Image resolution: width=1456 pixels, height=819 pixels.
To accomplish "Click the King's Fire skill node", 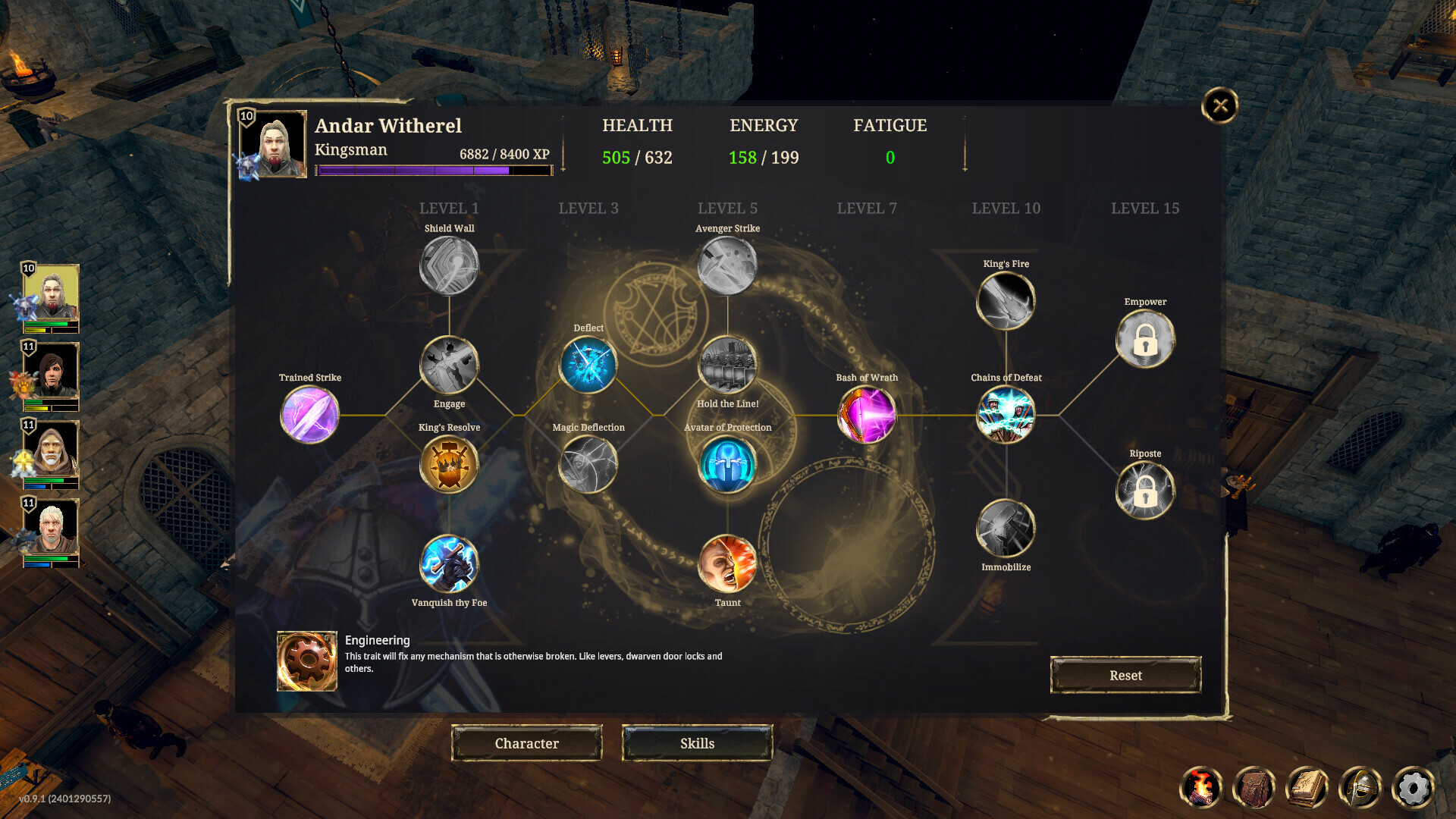I will coord(1006,301).
